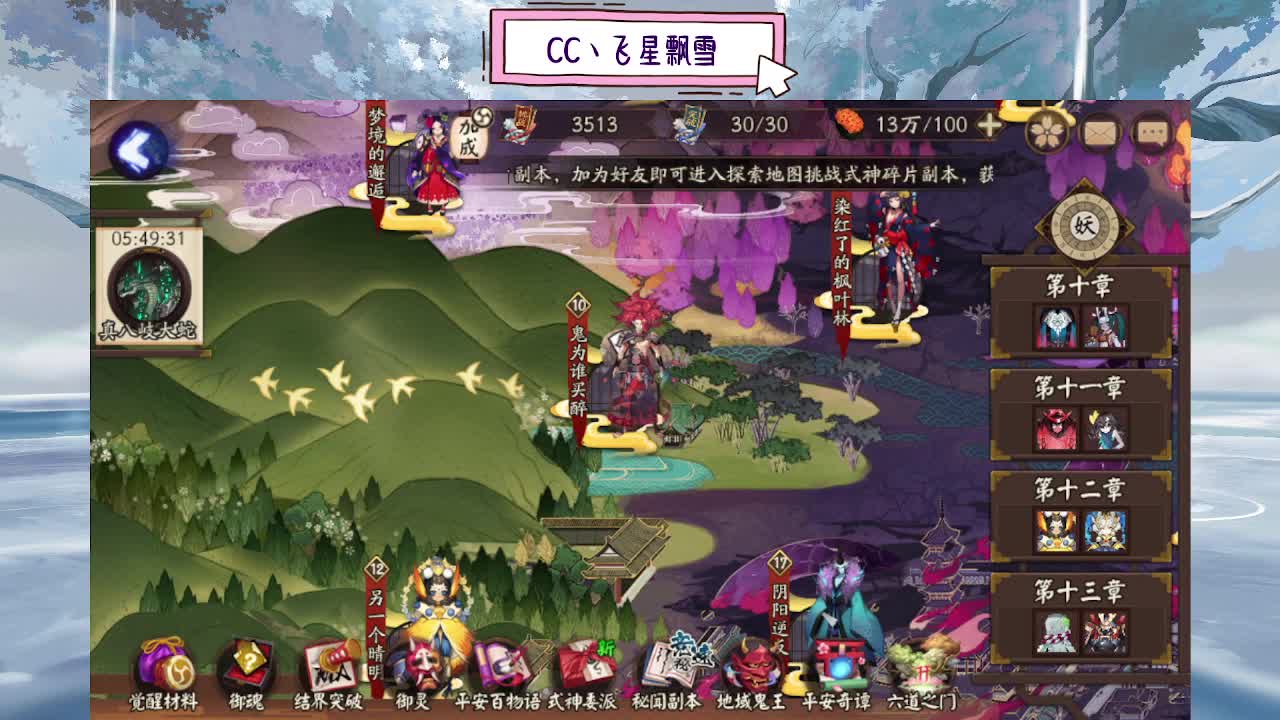The width and height of the screenshot is (1280, 720).
Task: Toggle the 加成 bonus indicator
Action: point(467,135)
